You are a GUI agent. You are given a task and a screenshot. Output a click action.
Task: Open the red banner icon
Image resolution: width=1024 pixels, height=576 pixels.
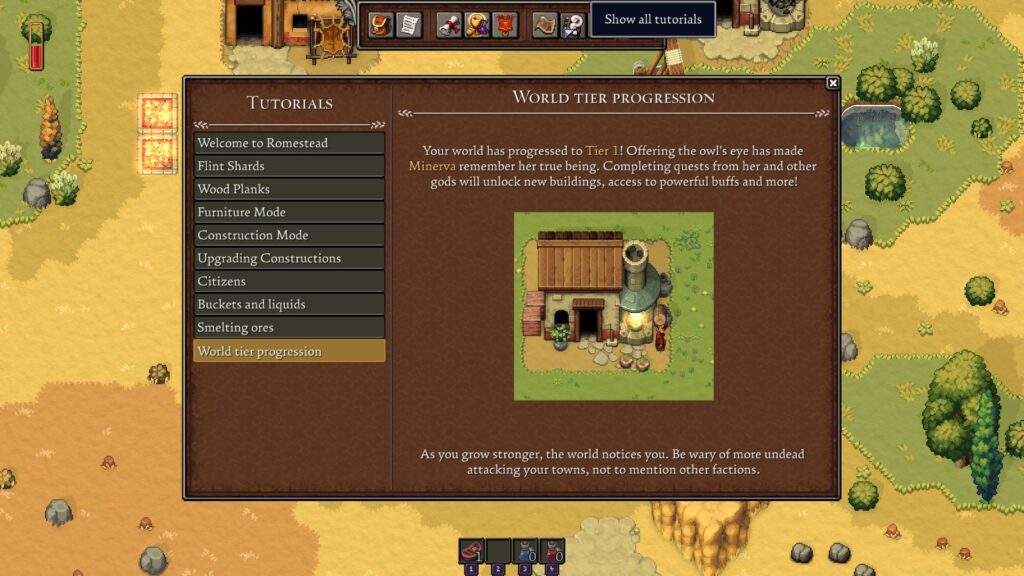[505, 25]
